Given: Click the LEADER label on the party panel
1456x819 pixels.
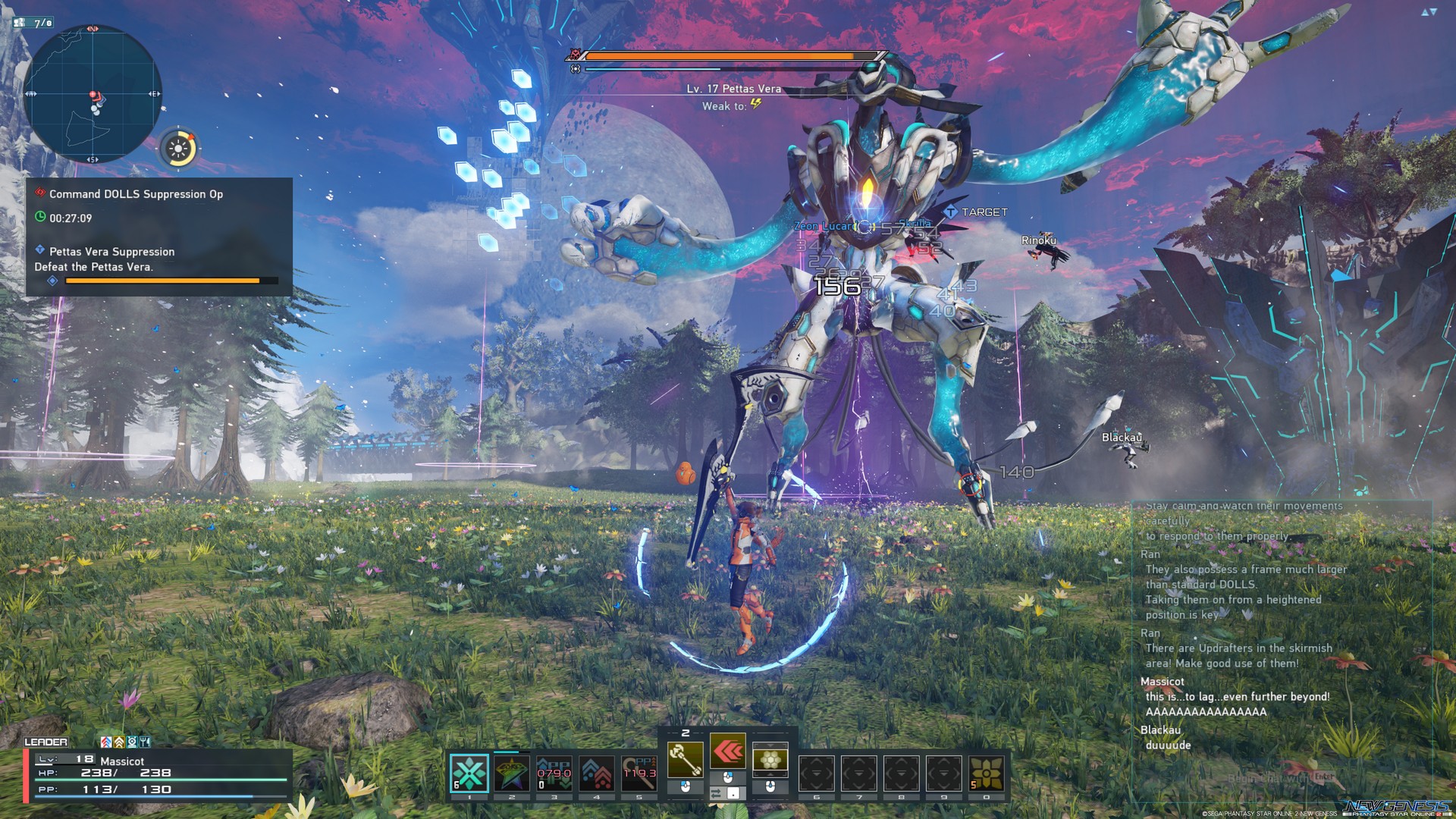Looking at the screenshot, I should [45, 742].
